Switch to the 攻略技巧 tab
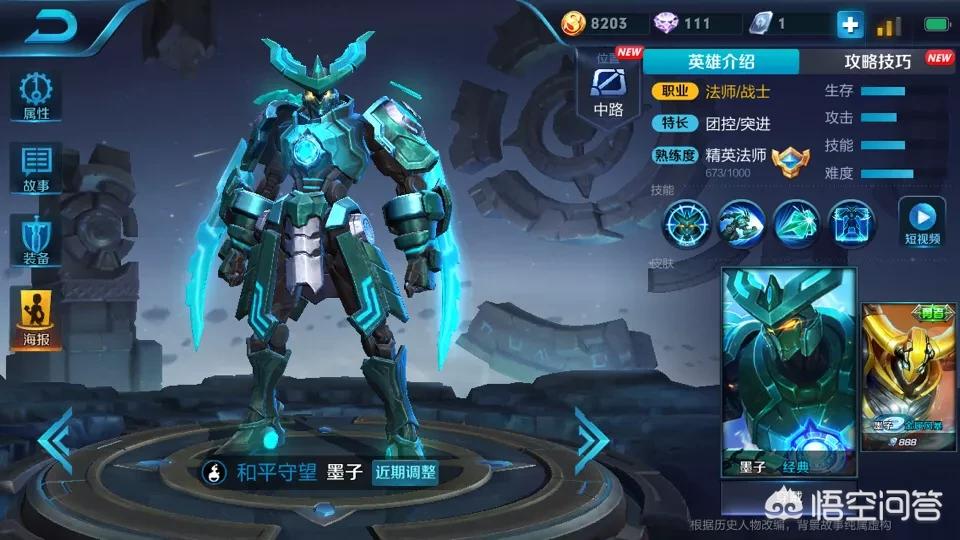Image resolution: width=960 pixels, height=540 pixels. 878,61
